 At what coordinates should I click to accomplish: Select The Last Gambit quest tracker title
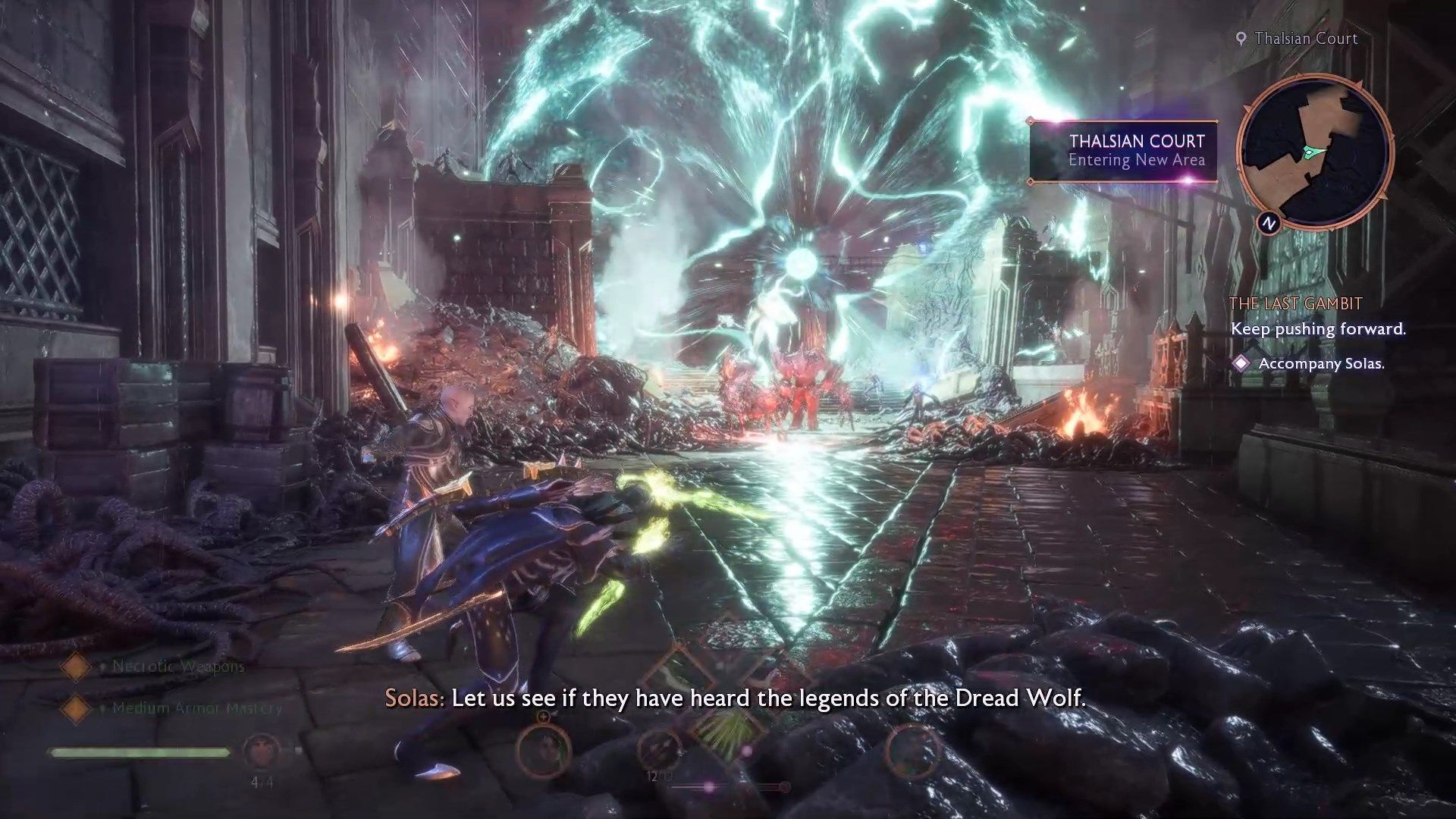tap(1295, 304)
